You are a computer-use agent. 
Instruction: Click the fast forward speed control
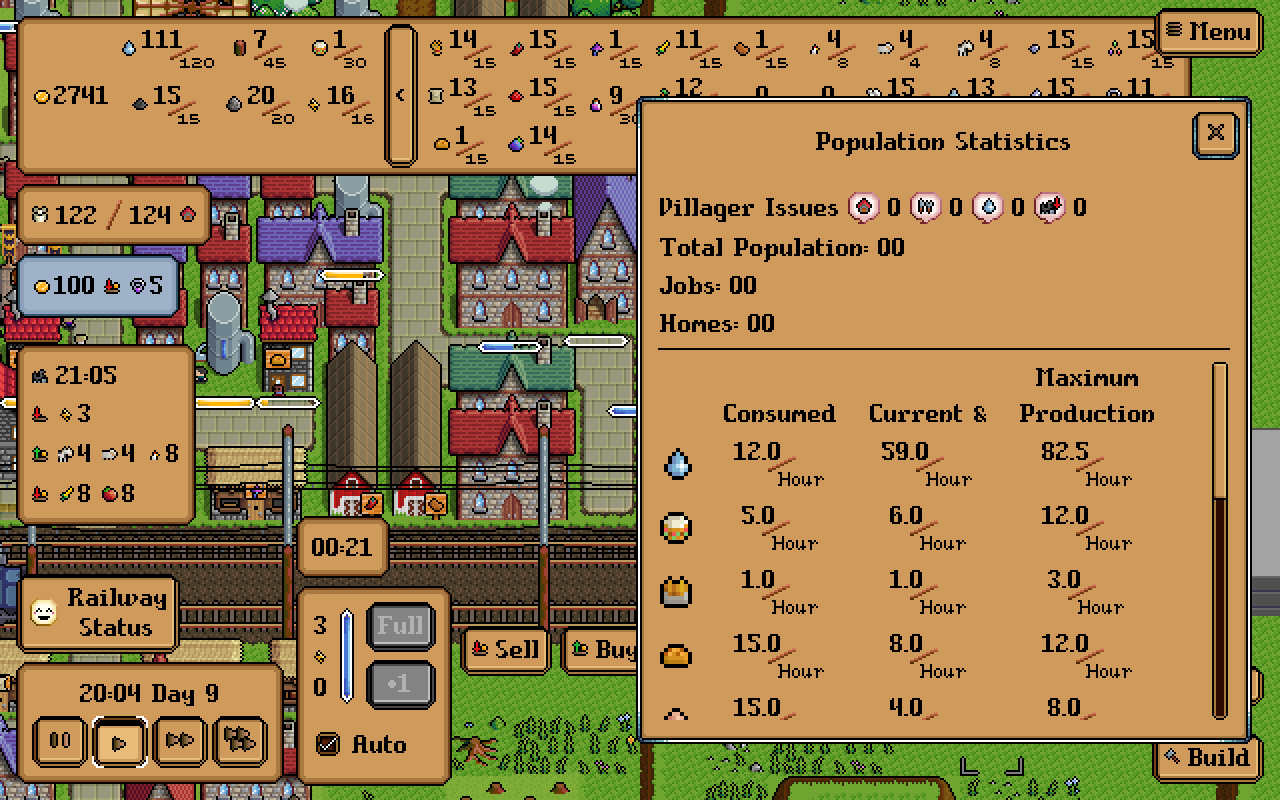tap(179, 741)
